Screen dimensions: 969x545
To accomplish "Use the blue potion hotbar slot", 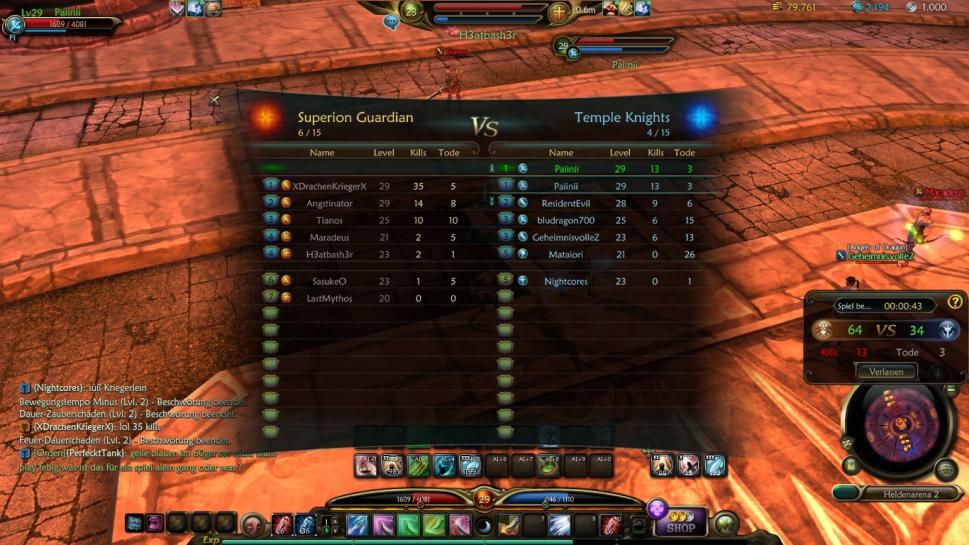I will pyautogui.click(x=305, y=524).
